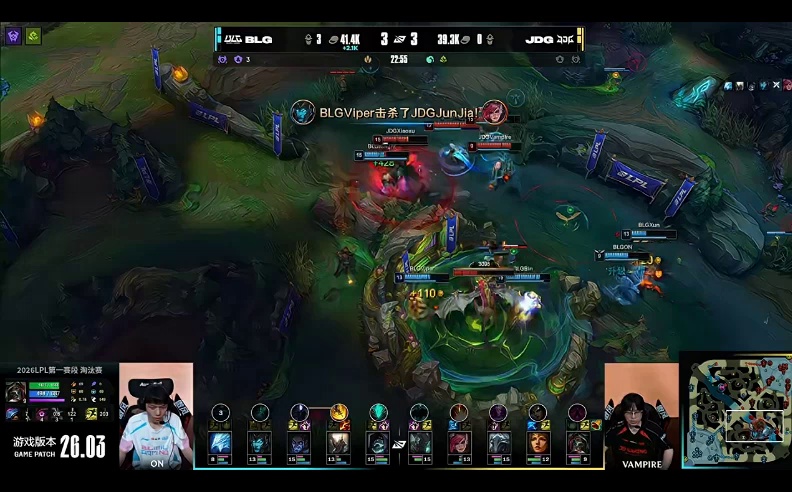Select the killed JDGJunJia portrait in kill banner

pos(492,112)
